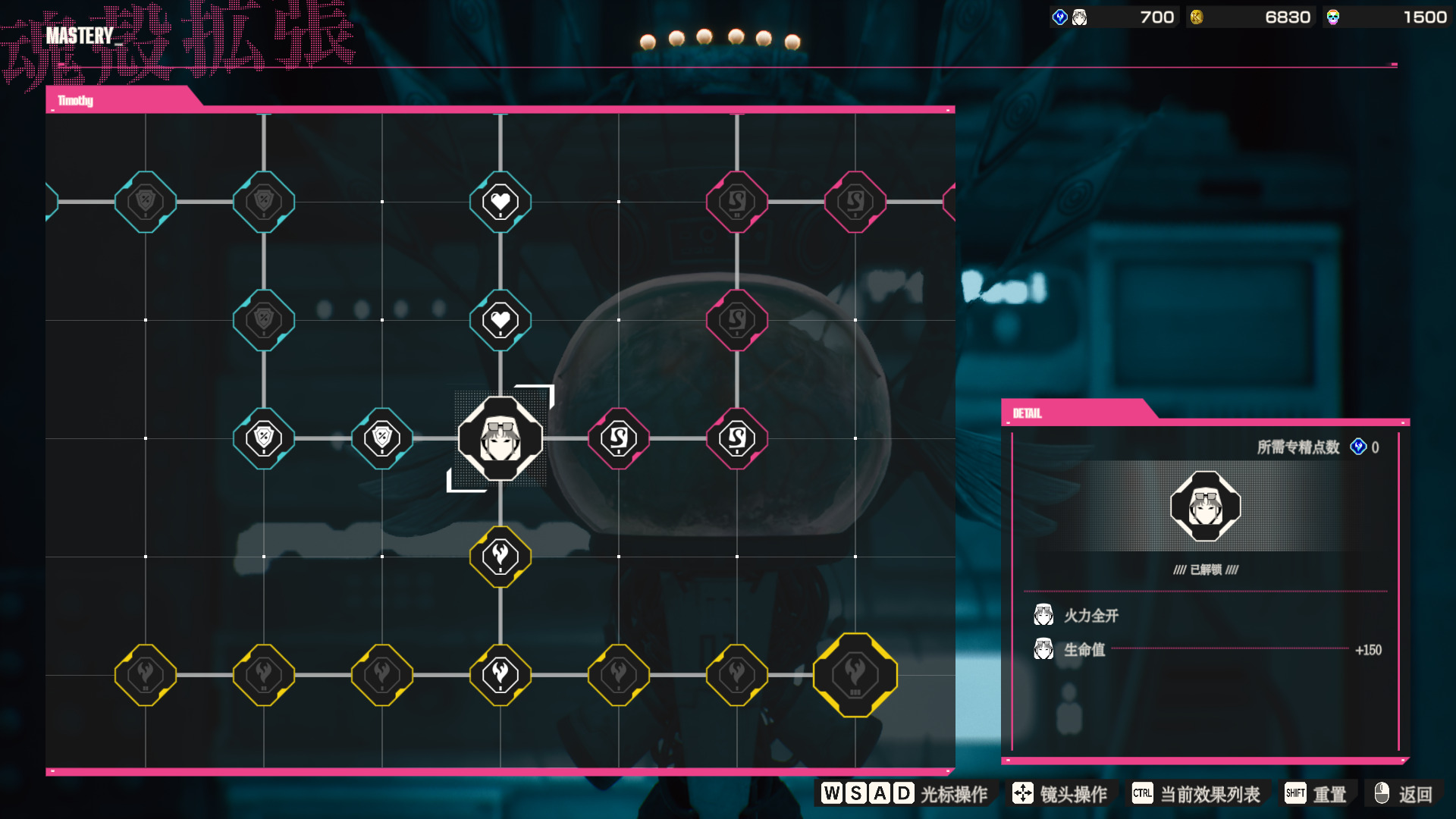Open the Timothy character tab

tap(76, 100)
